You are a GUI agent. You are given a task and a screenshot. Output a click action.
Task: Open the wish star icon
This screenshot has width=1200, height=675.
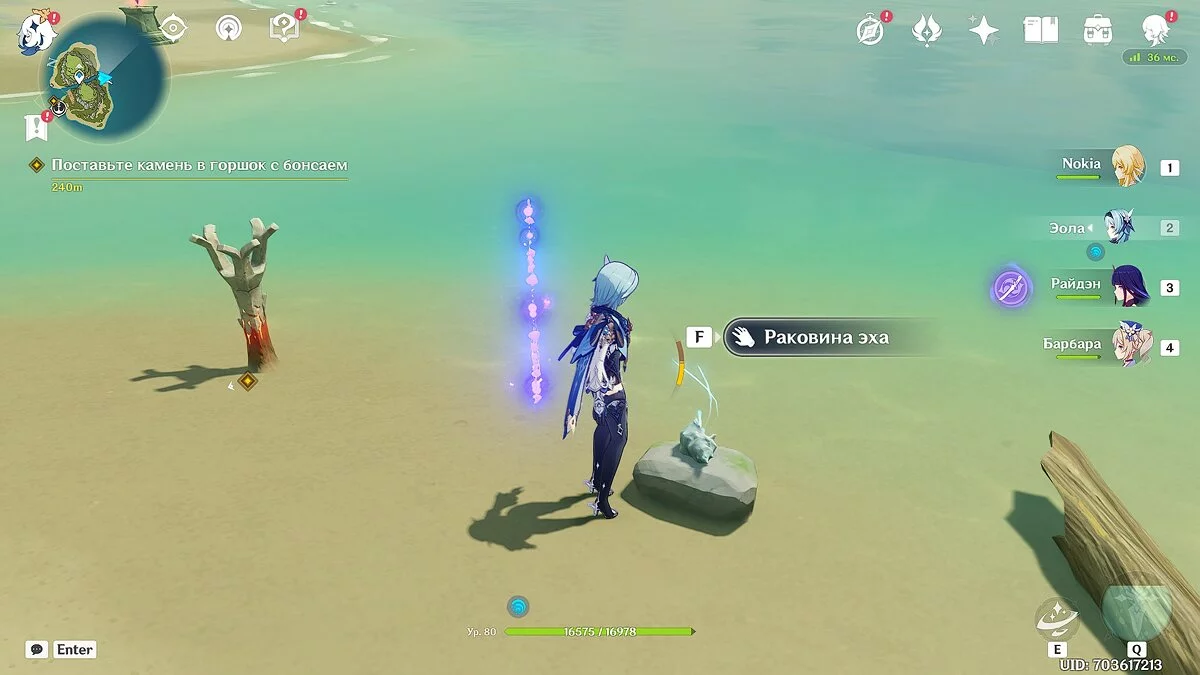tap(984, 30)
